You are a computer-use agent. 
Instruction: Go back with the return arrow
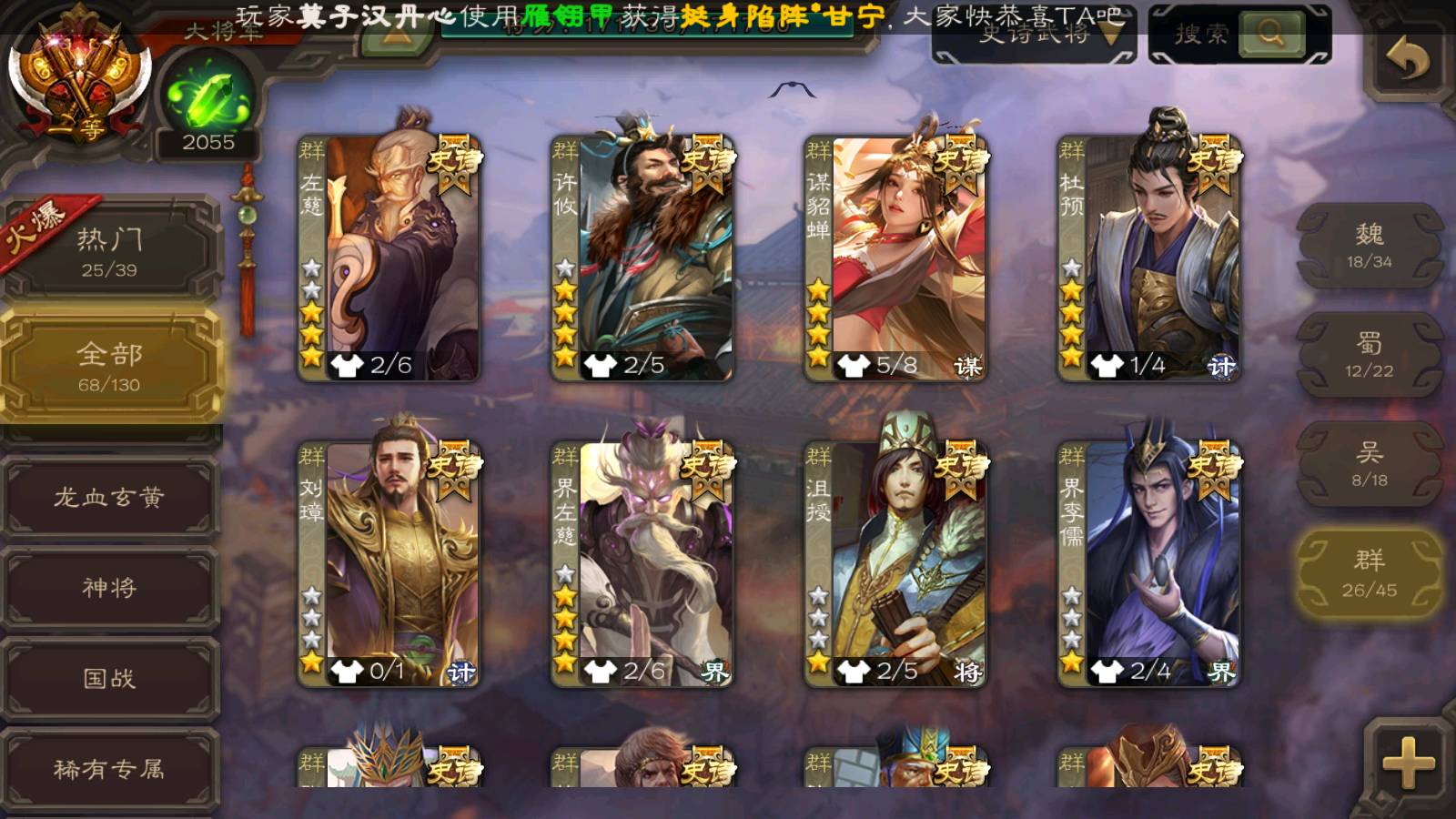click(1407, 60)
